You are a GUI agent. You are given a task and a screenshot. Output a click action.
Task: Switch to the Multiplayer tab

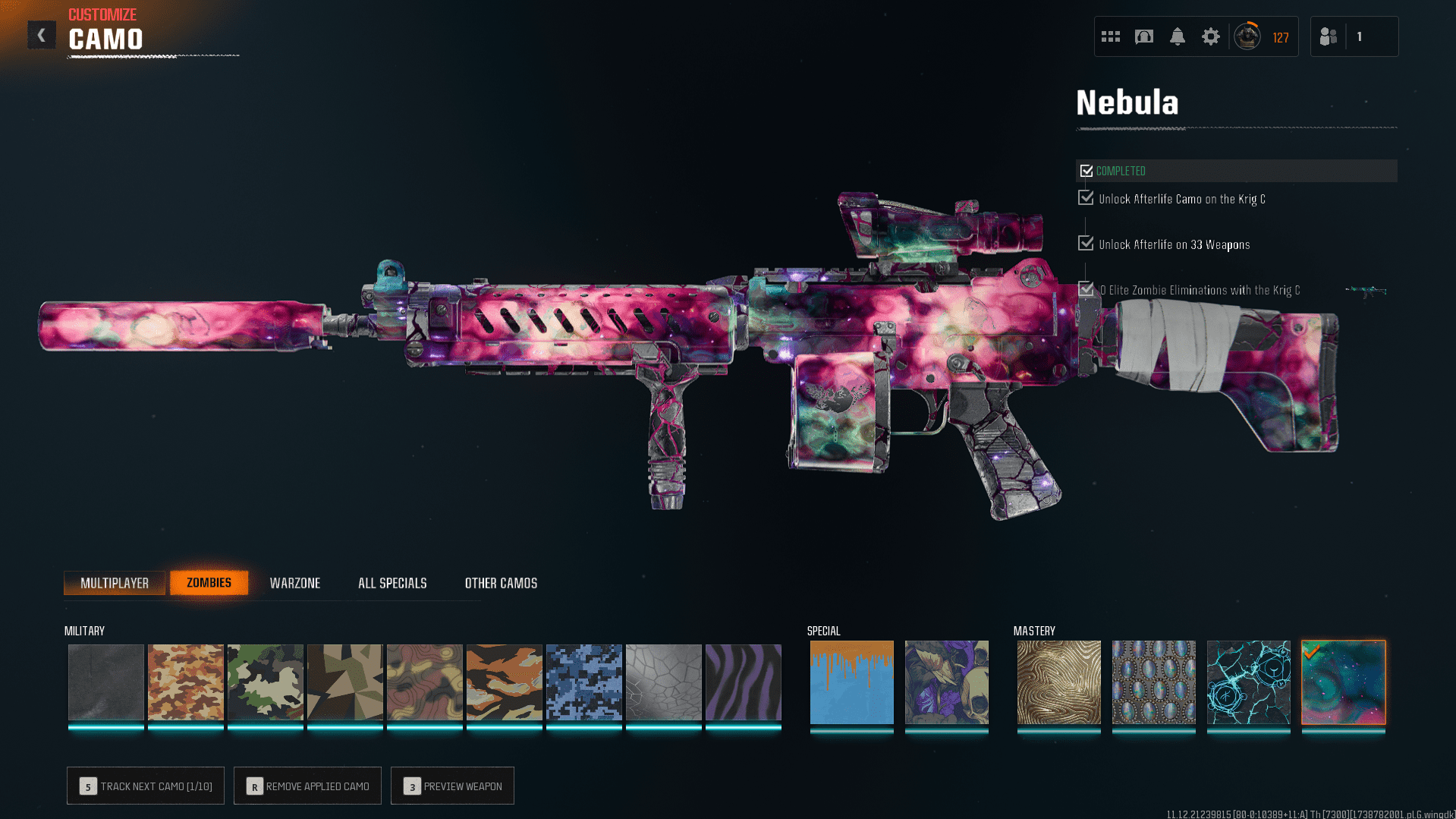point(115,582)
